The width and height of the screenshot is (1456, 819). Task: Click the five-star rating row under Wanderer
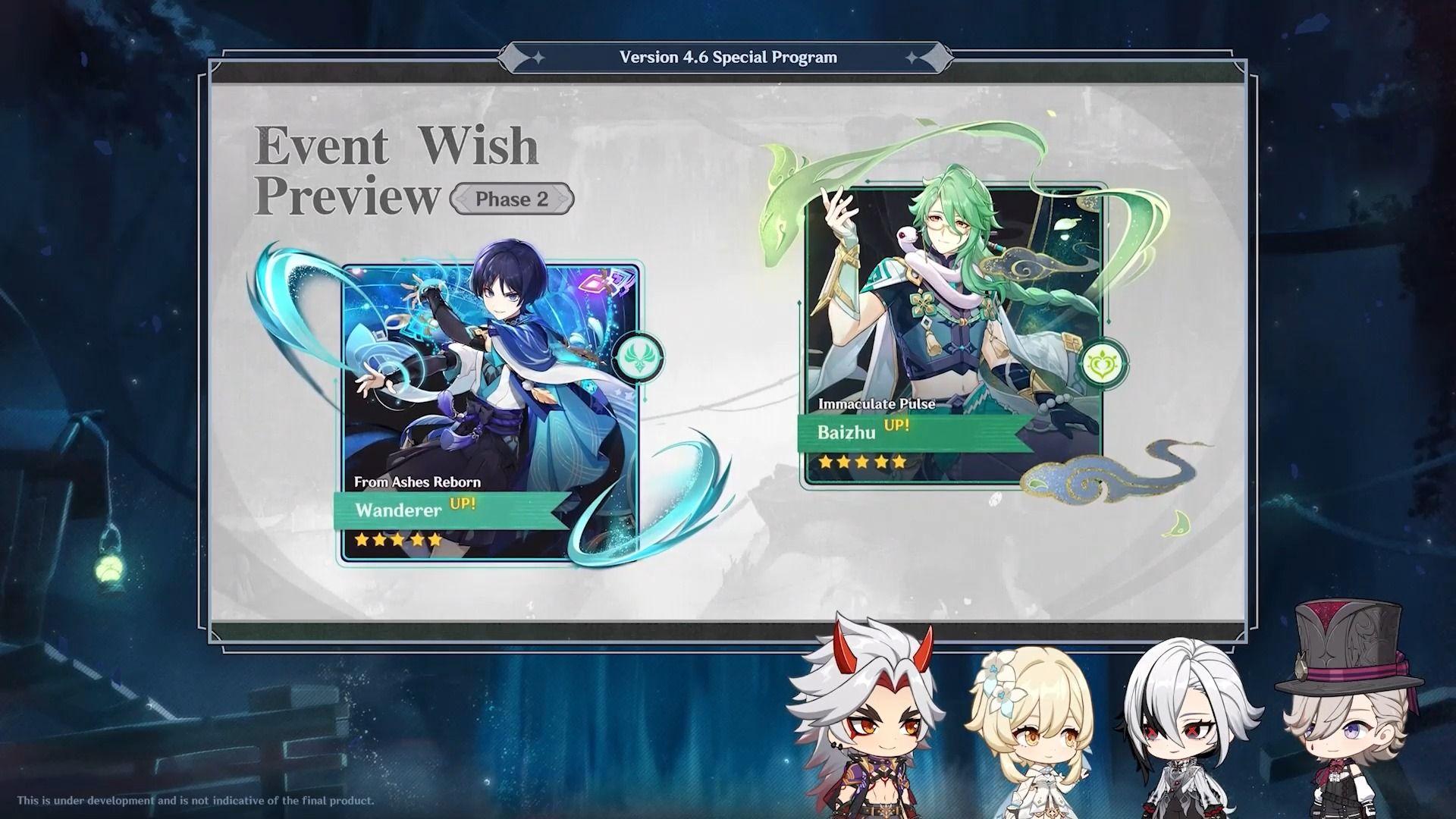(x=395, y=540)
